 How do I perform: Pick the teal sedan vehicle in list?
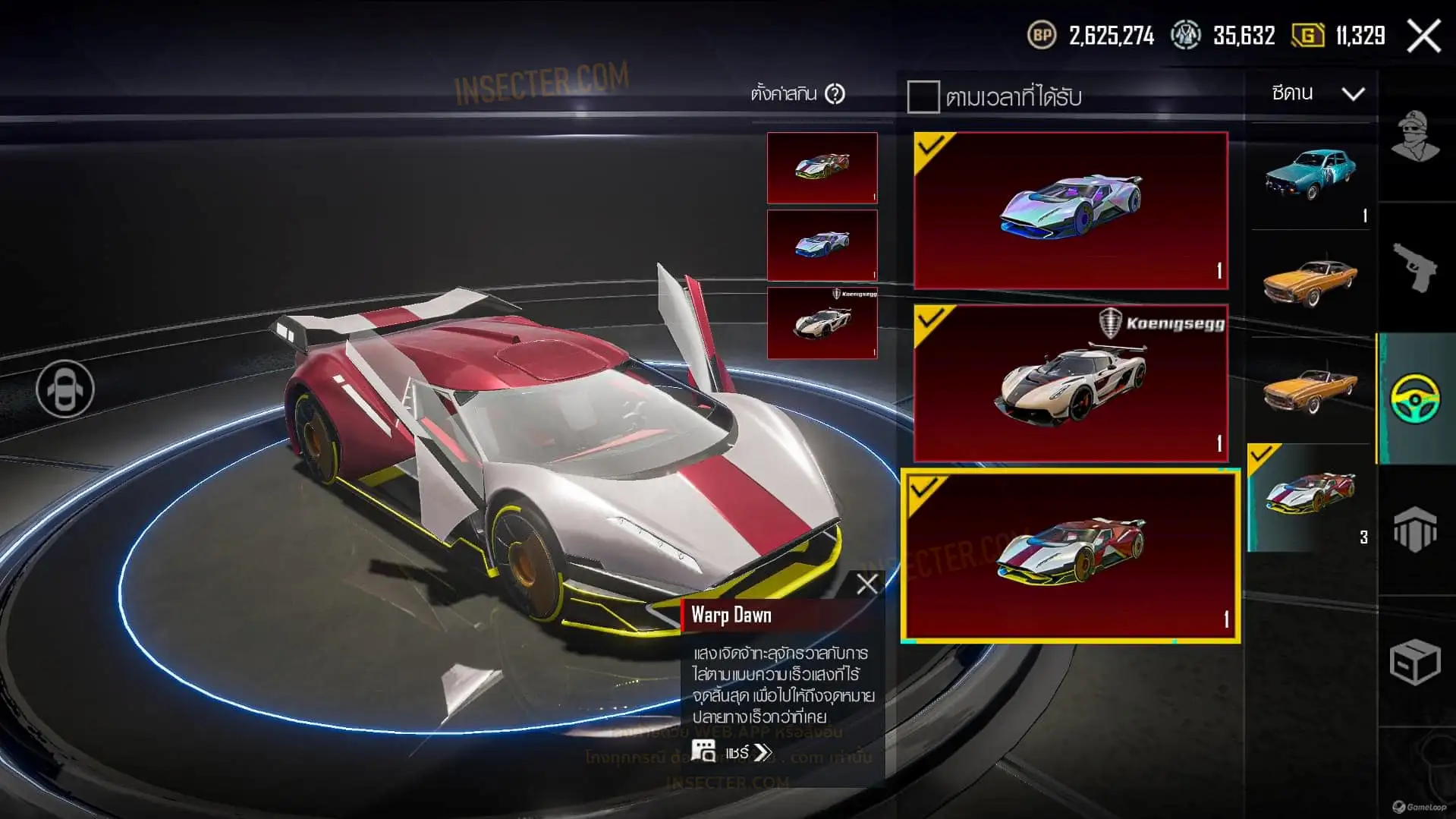1310,175
